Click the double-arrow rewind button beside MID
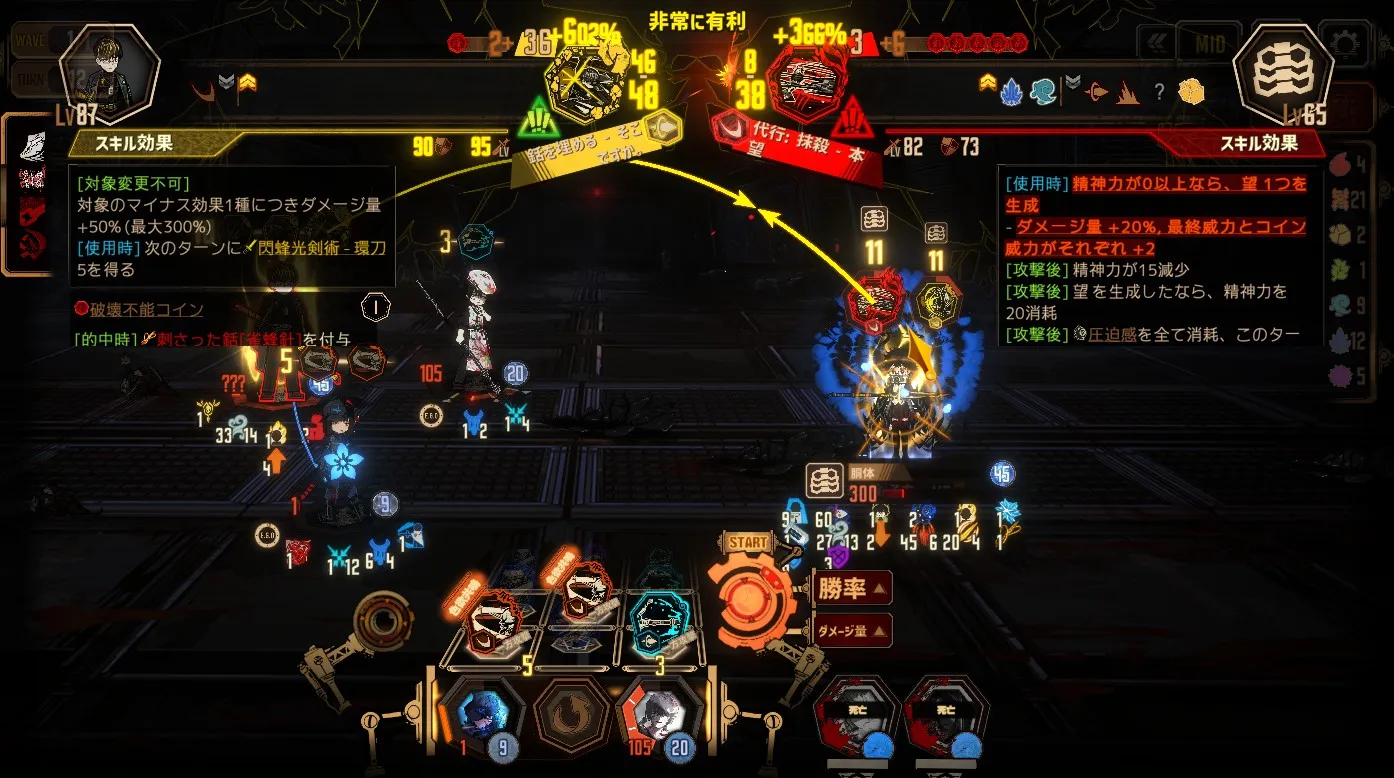1394x778 pixels. pyautogui.click(x=1156, y=44)
